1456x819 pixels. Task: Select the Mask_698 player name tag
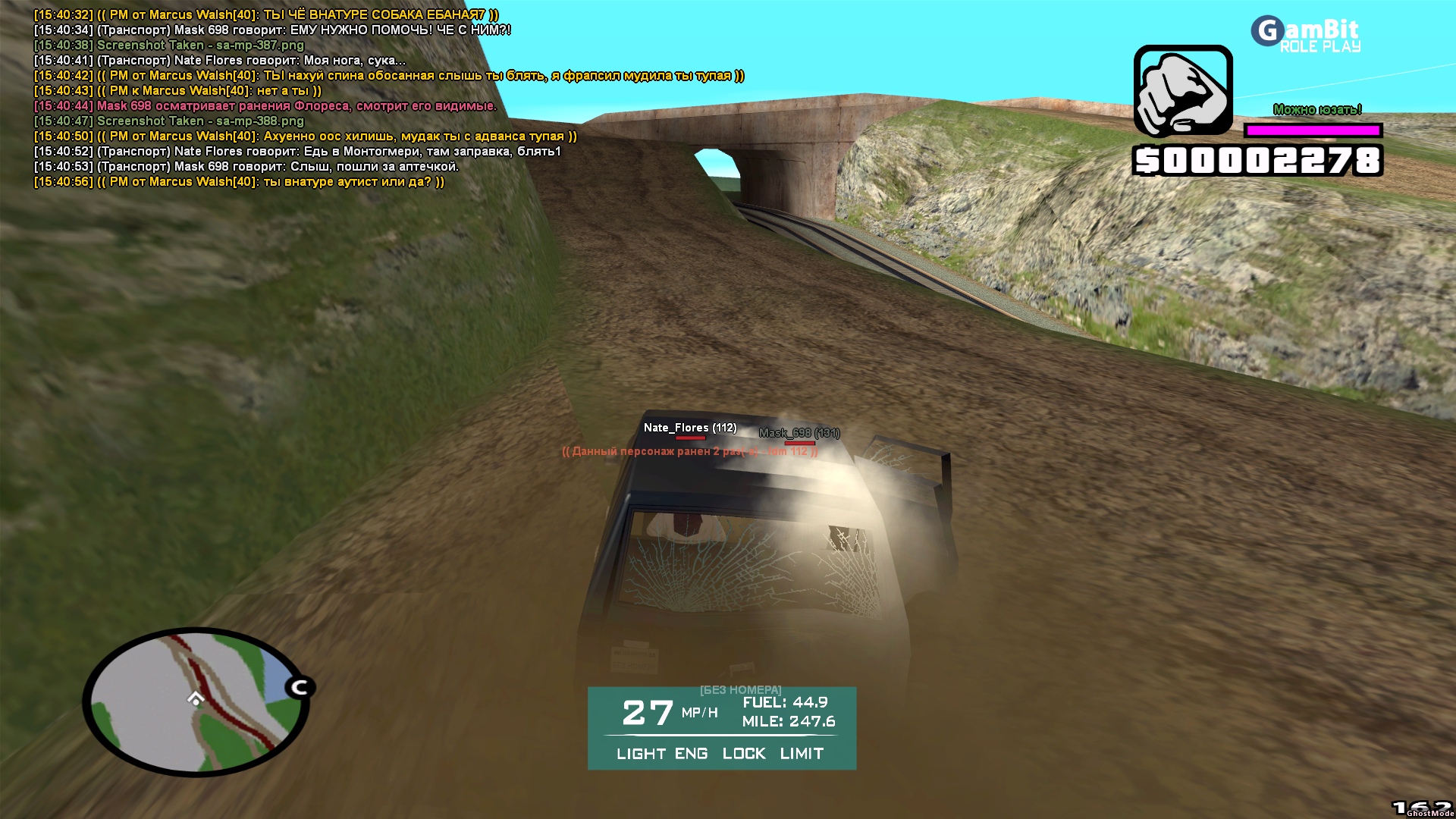(799, 433)
